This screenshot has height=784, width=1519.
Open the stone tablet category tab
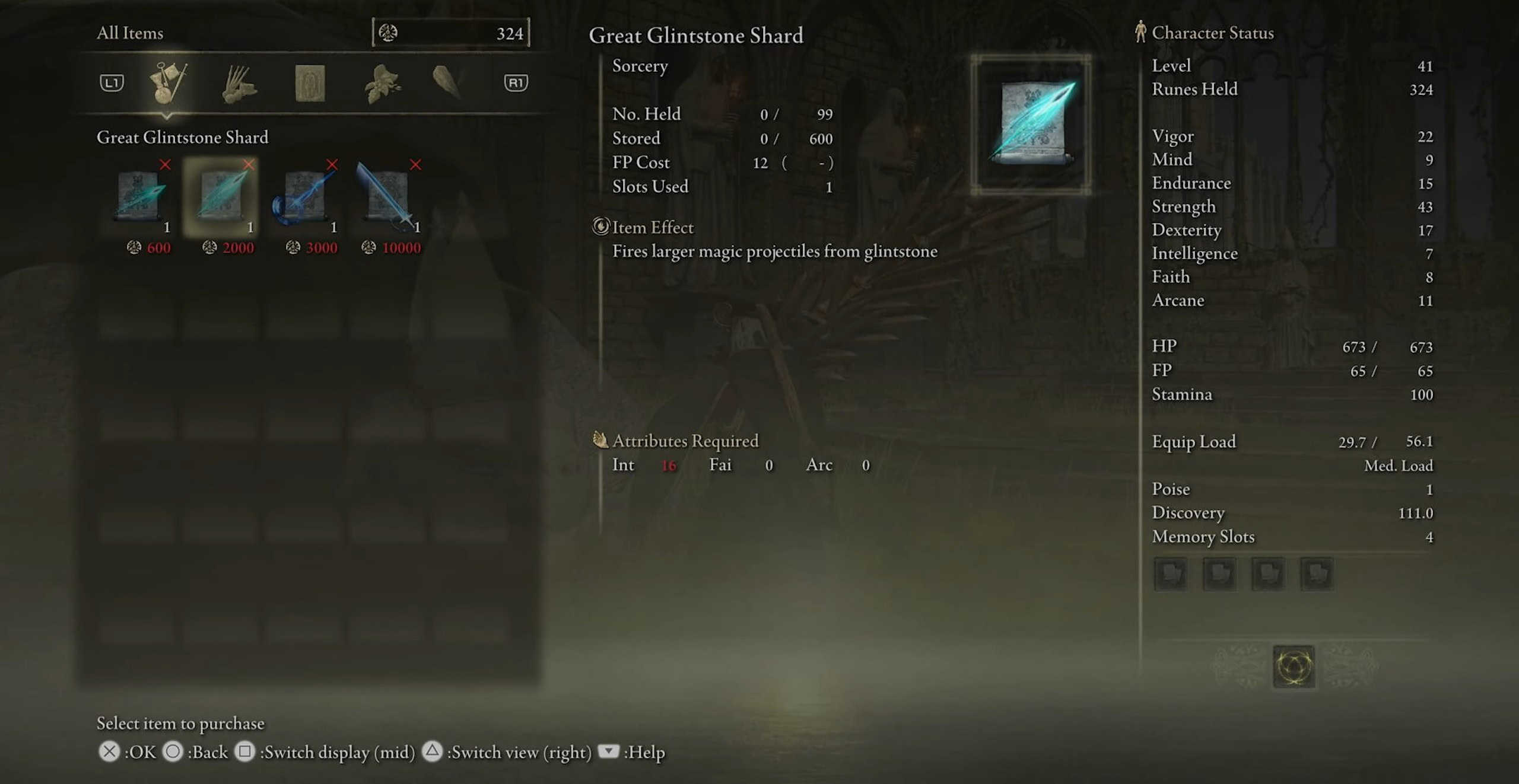[x=310, y=84]
